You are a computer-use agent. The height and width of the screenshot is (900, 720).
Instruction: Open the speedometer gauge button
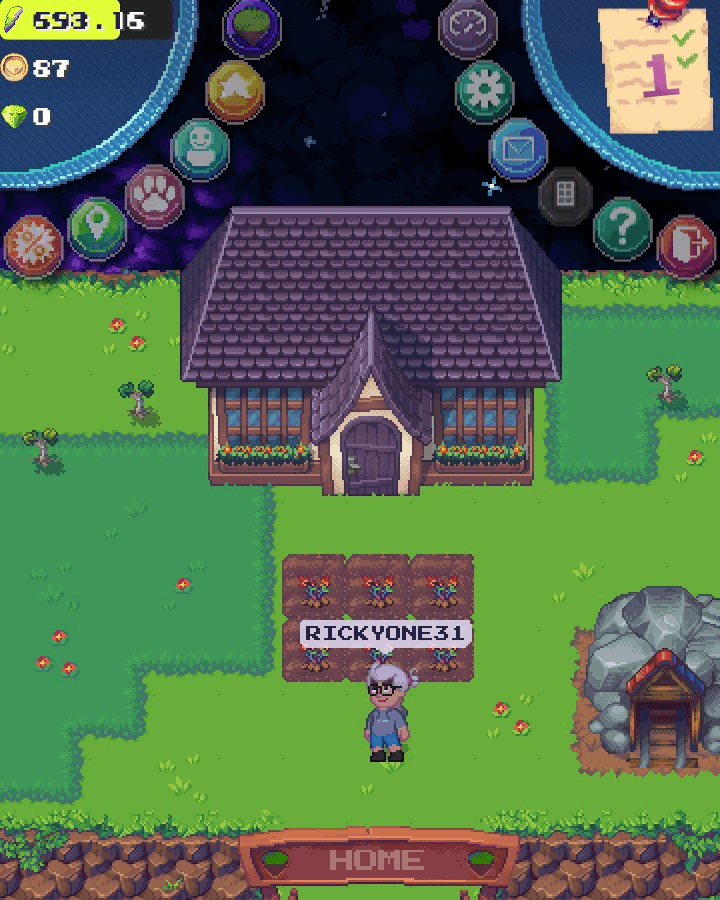468,27
